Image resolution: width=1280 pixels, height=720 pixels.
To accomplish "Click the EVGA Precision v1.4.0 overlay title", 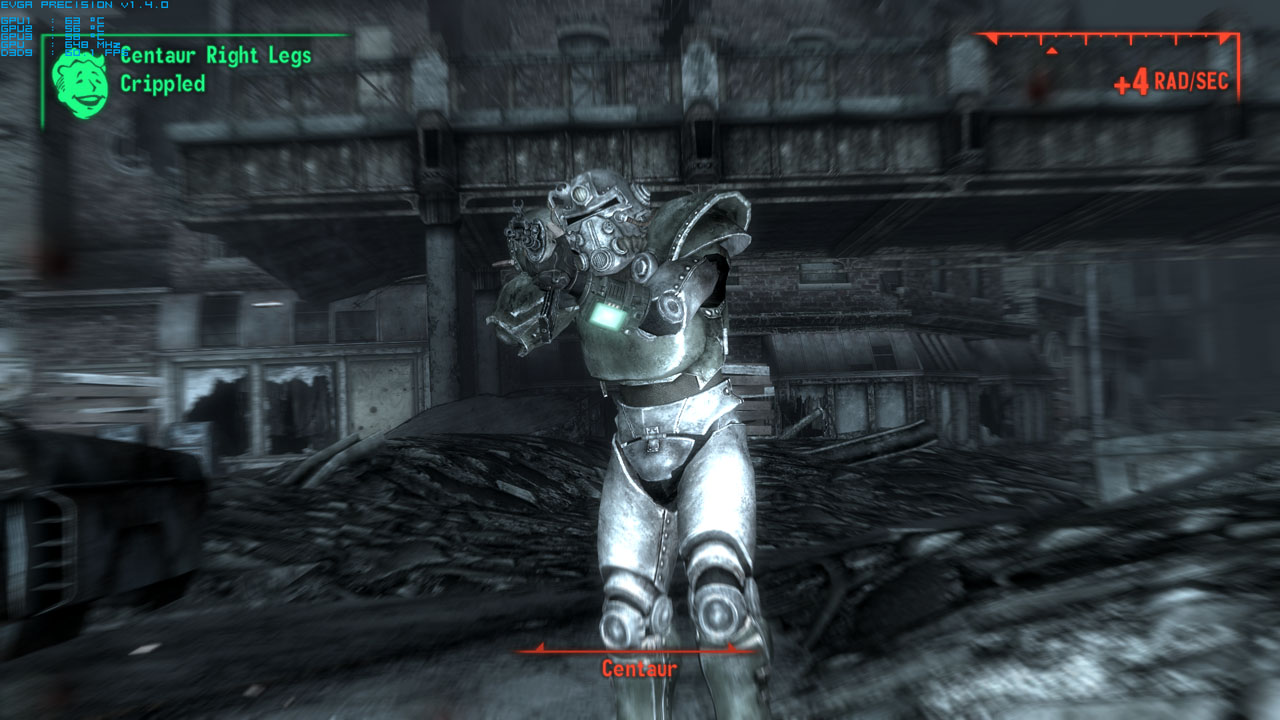I will (84, 5).
